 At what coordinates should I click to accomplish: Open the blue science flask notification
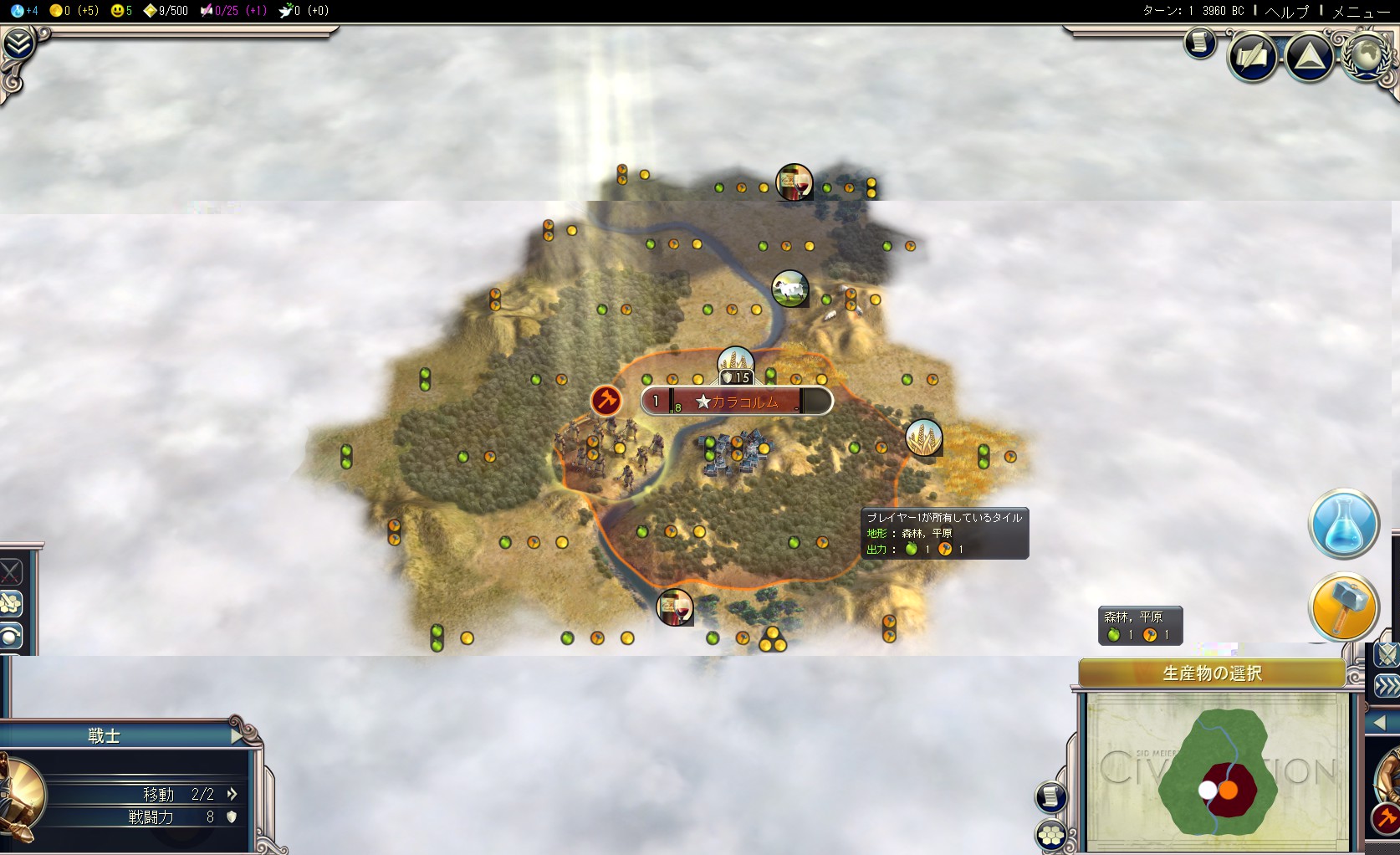coord(1343,525)
